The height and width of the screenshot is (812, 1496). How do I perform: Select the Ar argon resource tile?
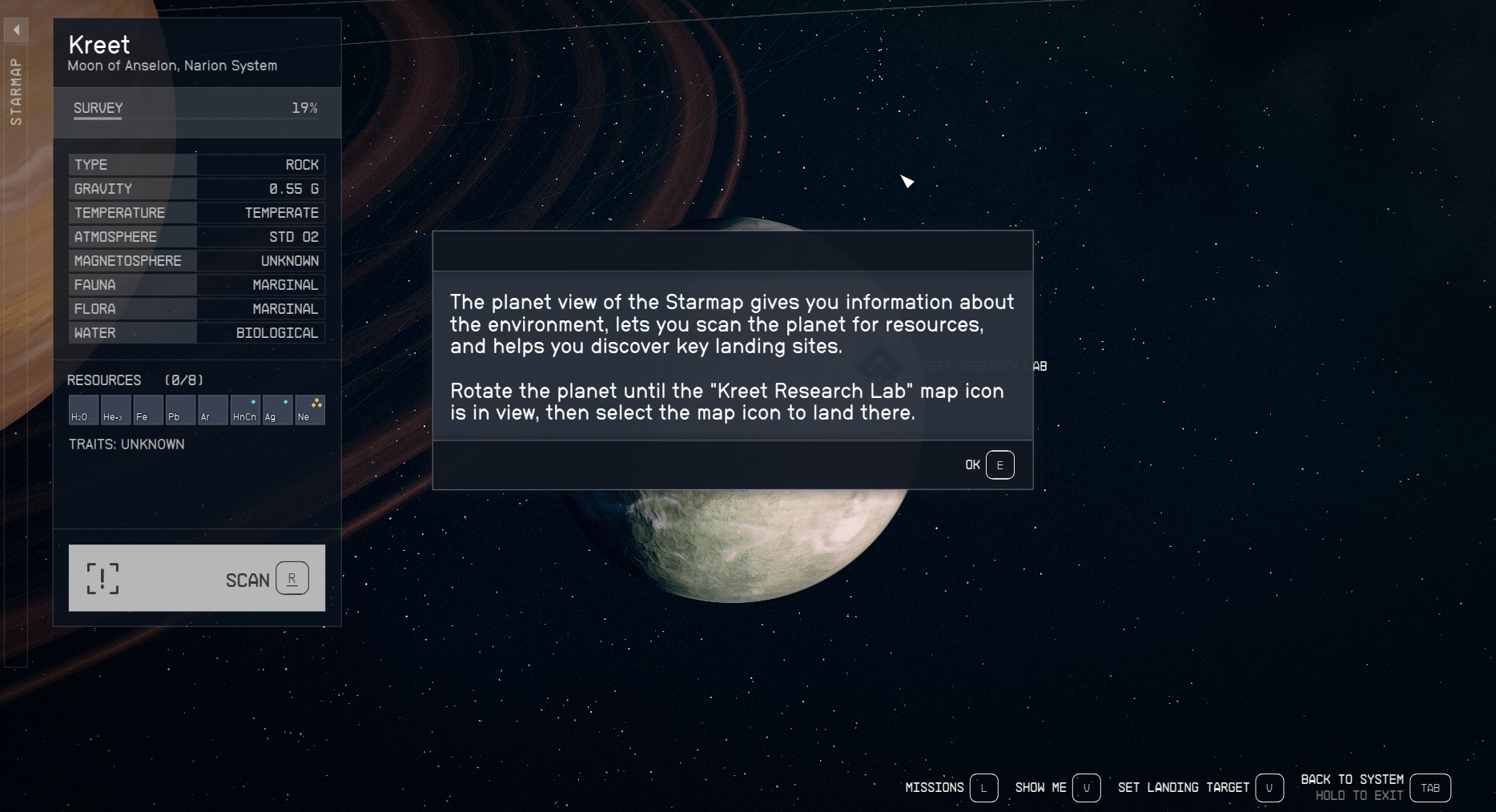(212, 410)
